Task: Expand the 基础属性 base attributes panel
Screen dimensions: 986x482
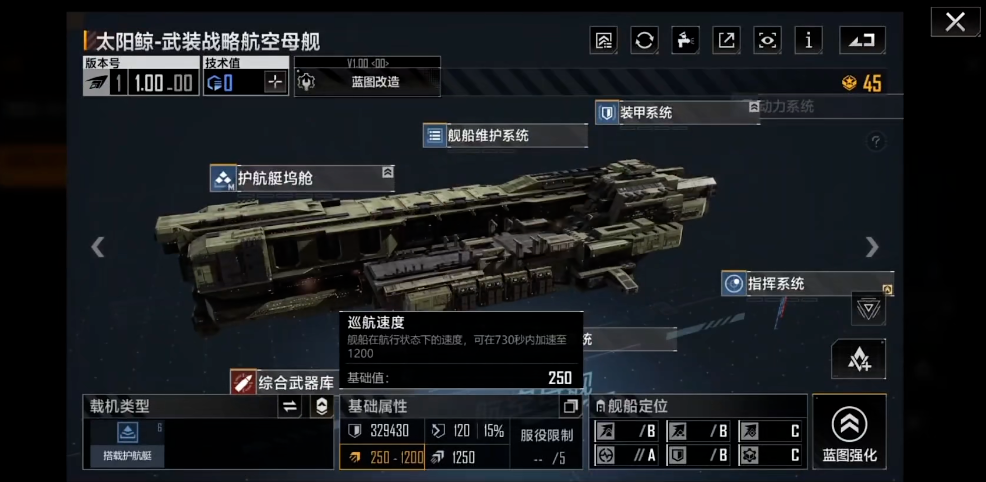Action: [571, 407]
